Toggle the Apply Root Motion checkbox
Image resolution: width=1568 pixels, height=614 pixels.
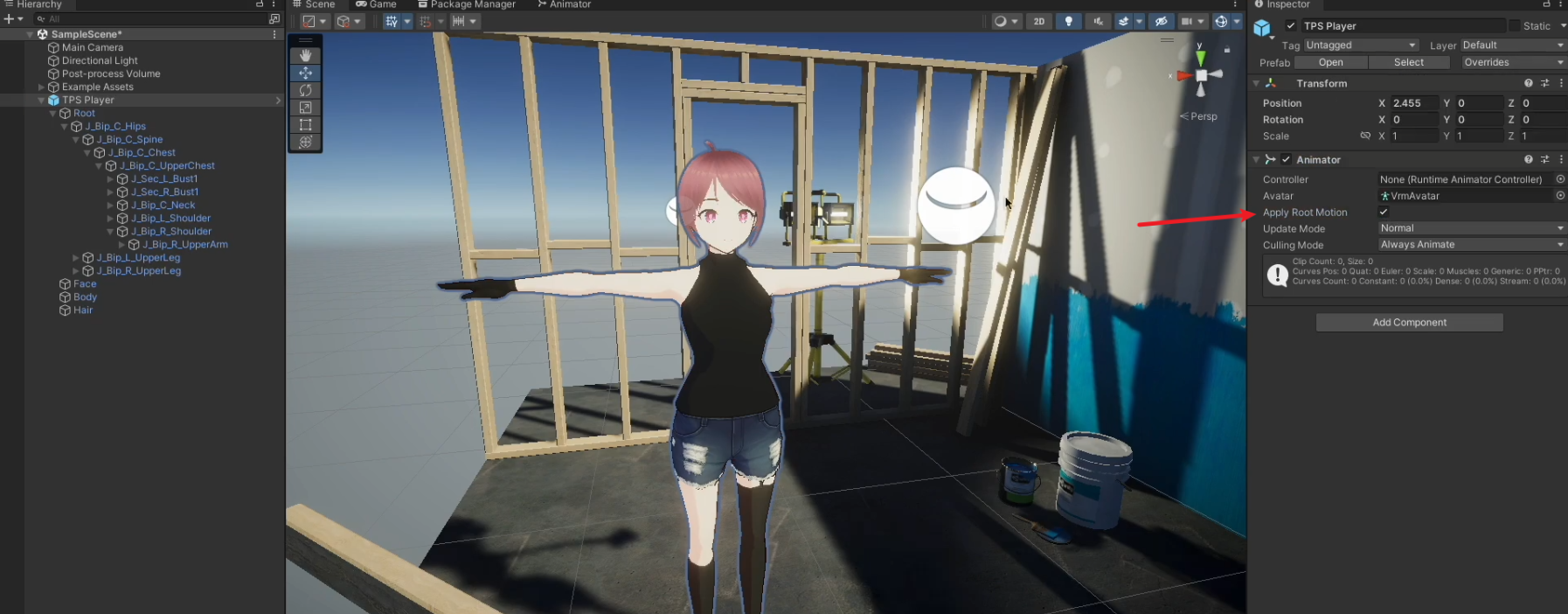1384,212
